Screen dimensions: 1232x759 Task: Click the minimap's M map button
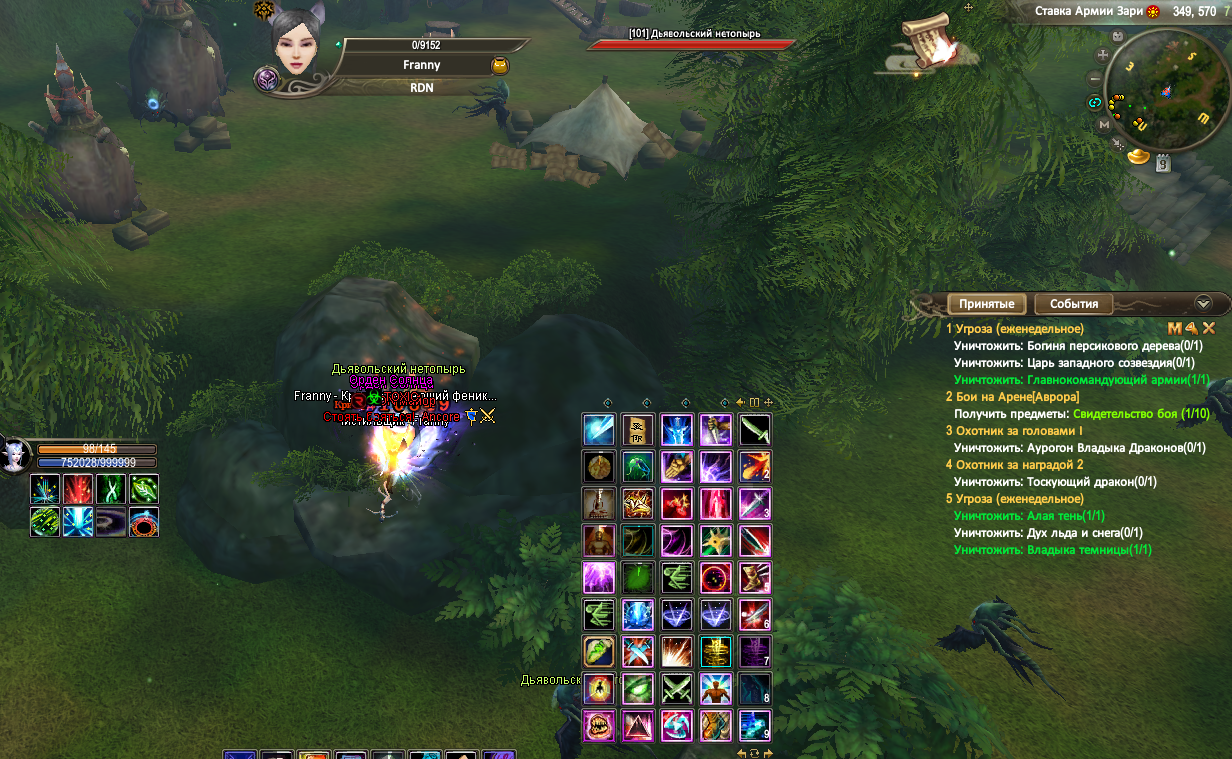coord(1104,125)
